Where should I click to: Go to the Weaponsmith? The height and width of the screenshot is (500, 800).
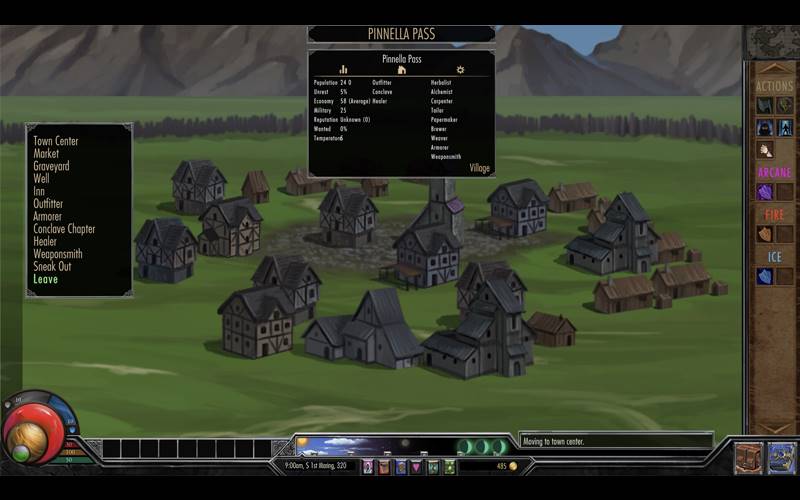coord(57,254)
